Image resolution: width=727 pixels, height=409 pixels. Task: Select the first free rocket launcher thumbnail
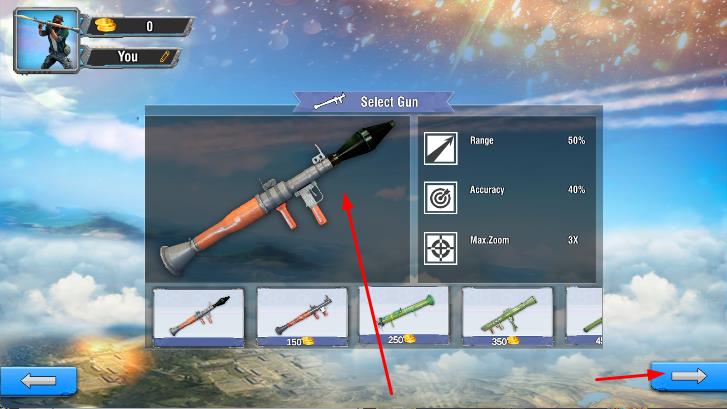[x=198, y=317]
